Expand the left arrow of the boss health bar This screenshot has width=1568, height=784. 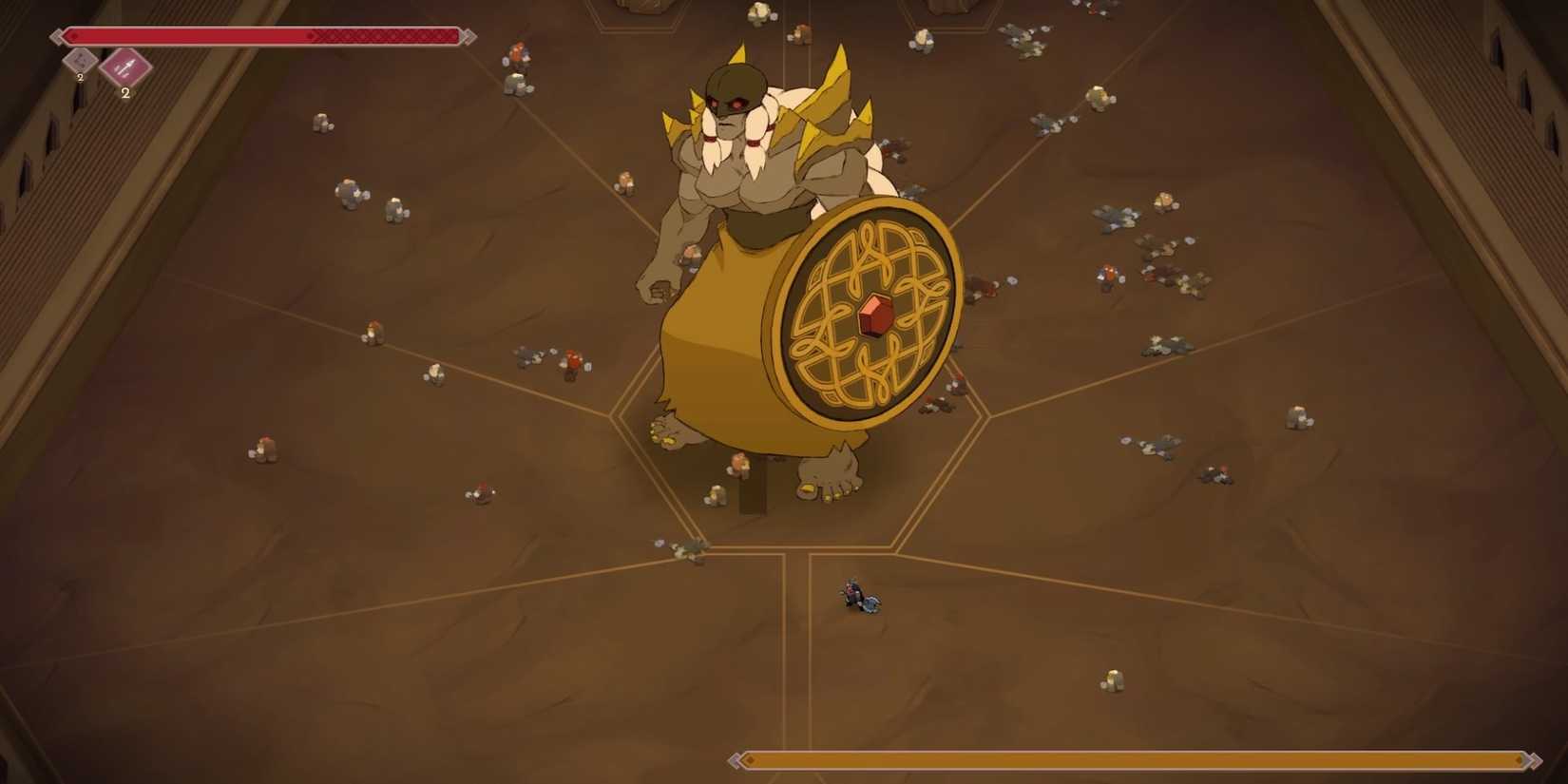[x=736, y=758]
